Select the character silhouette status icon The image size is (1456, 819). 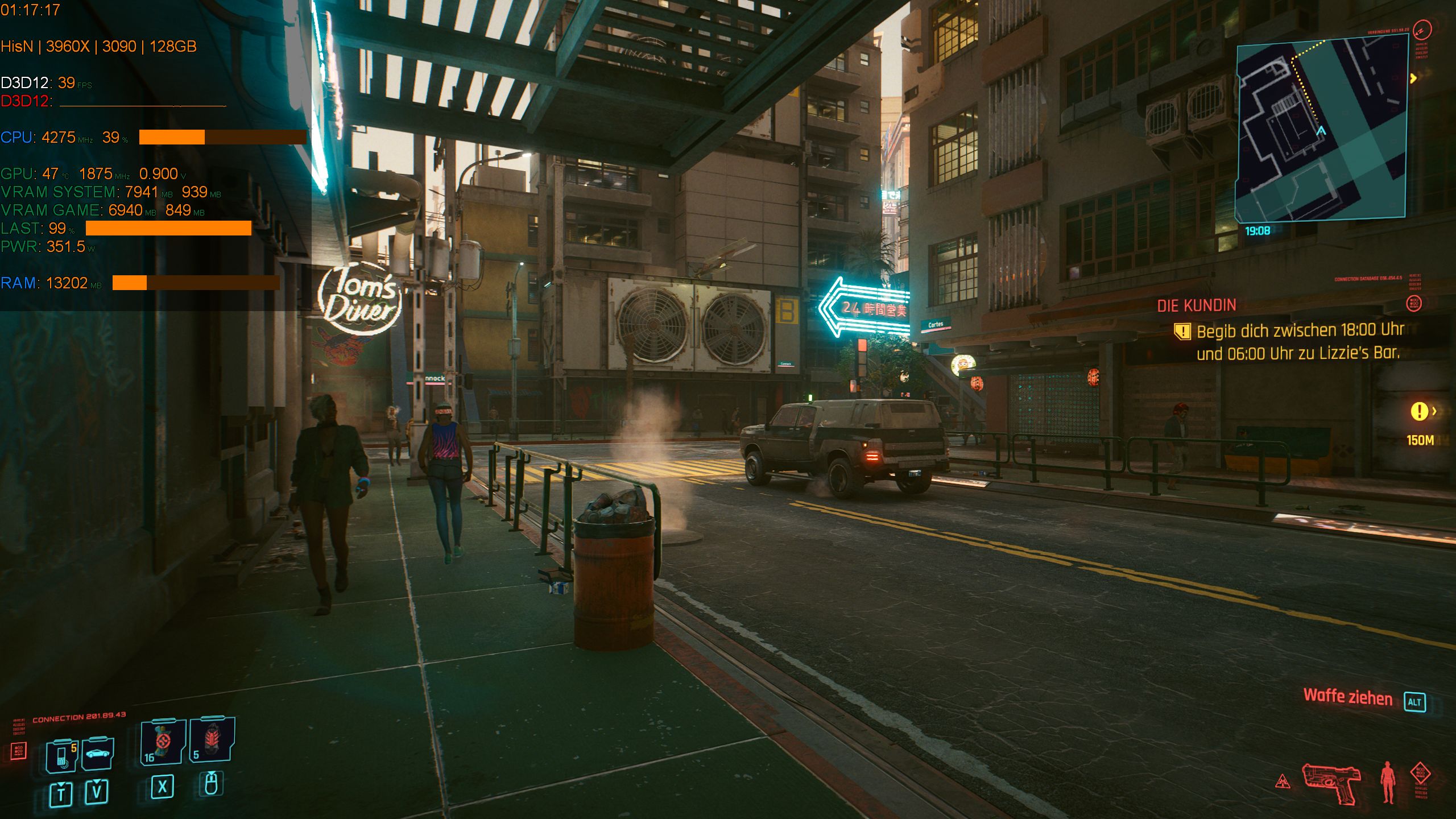pos(1388,781)
